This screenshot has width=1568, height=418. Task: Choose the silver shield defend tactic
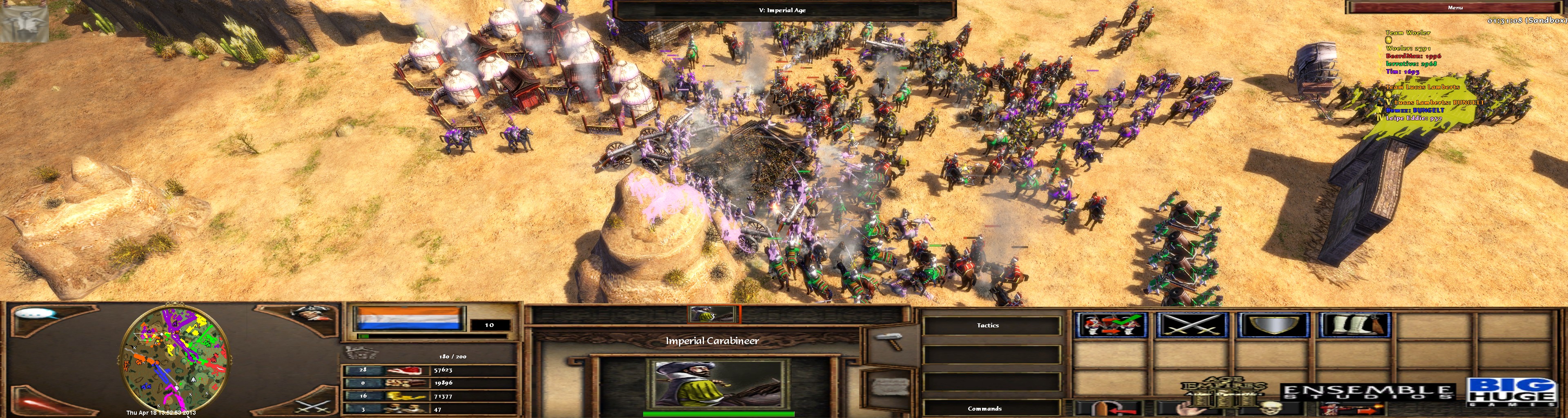click(1273, 325)
